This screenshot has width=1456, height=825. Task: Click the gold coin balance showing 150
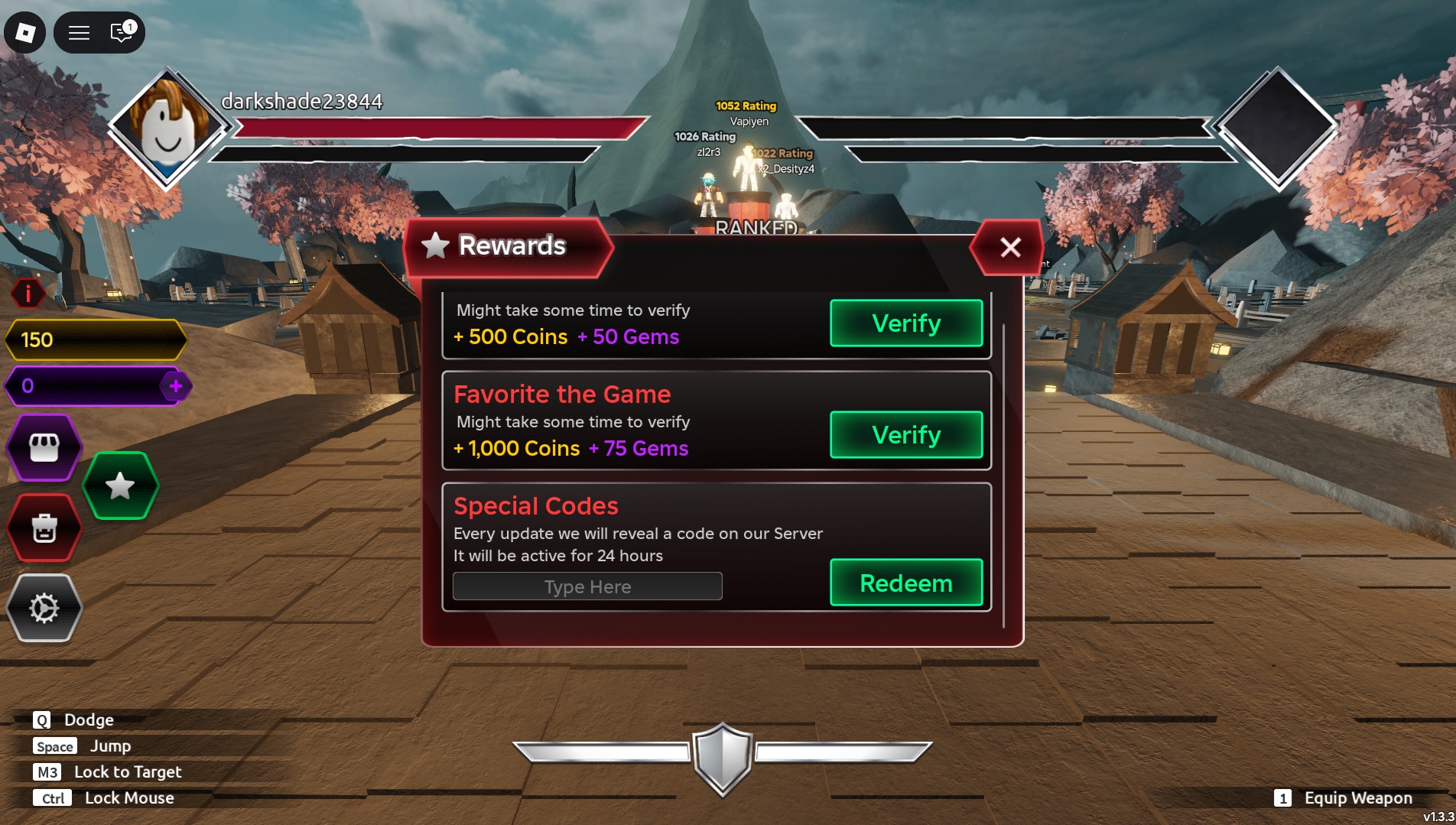pyautogui.click(x=96, y=341)
